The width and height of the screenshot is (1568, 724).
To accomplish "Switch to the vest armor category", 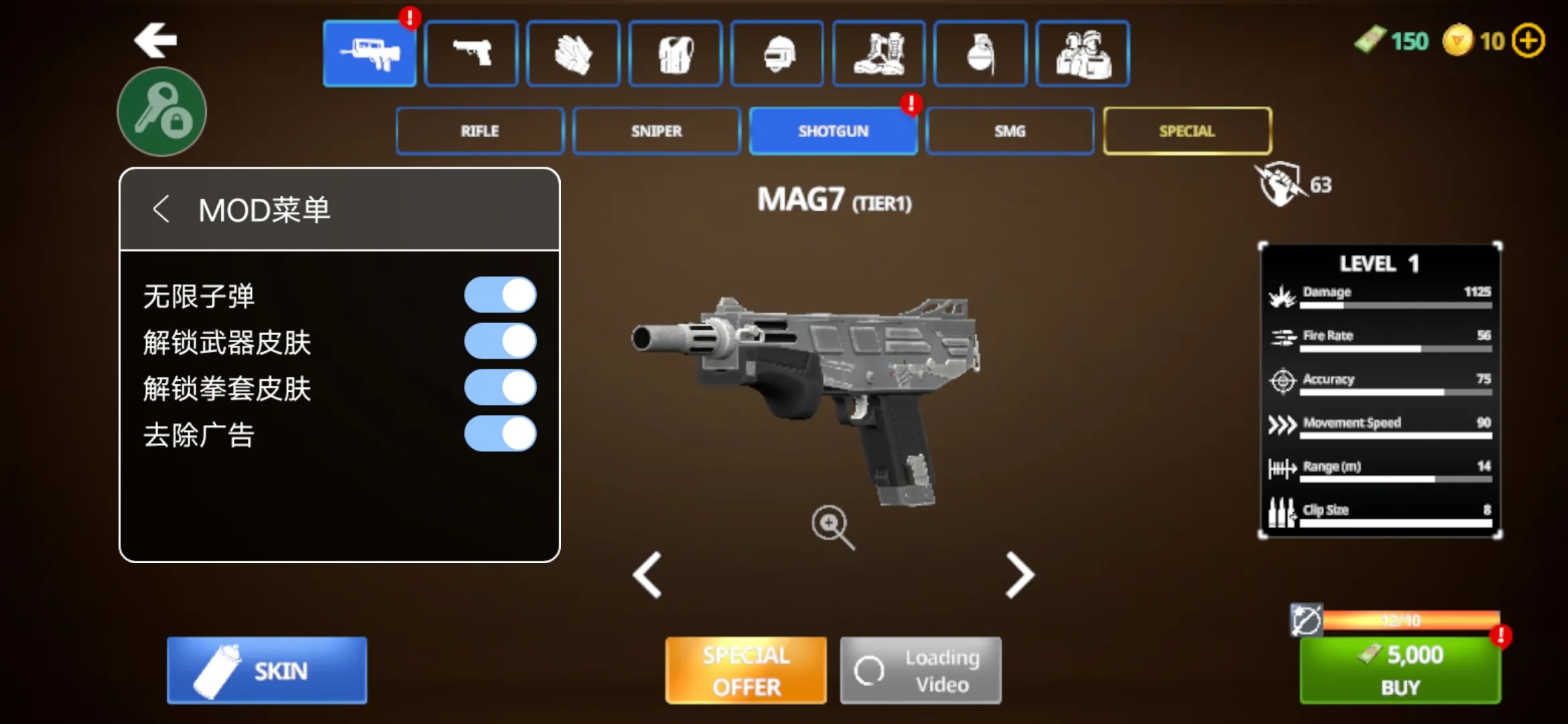I will click(675, 54).
